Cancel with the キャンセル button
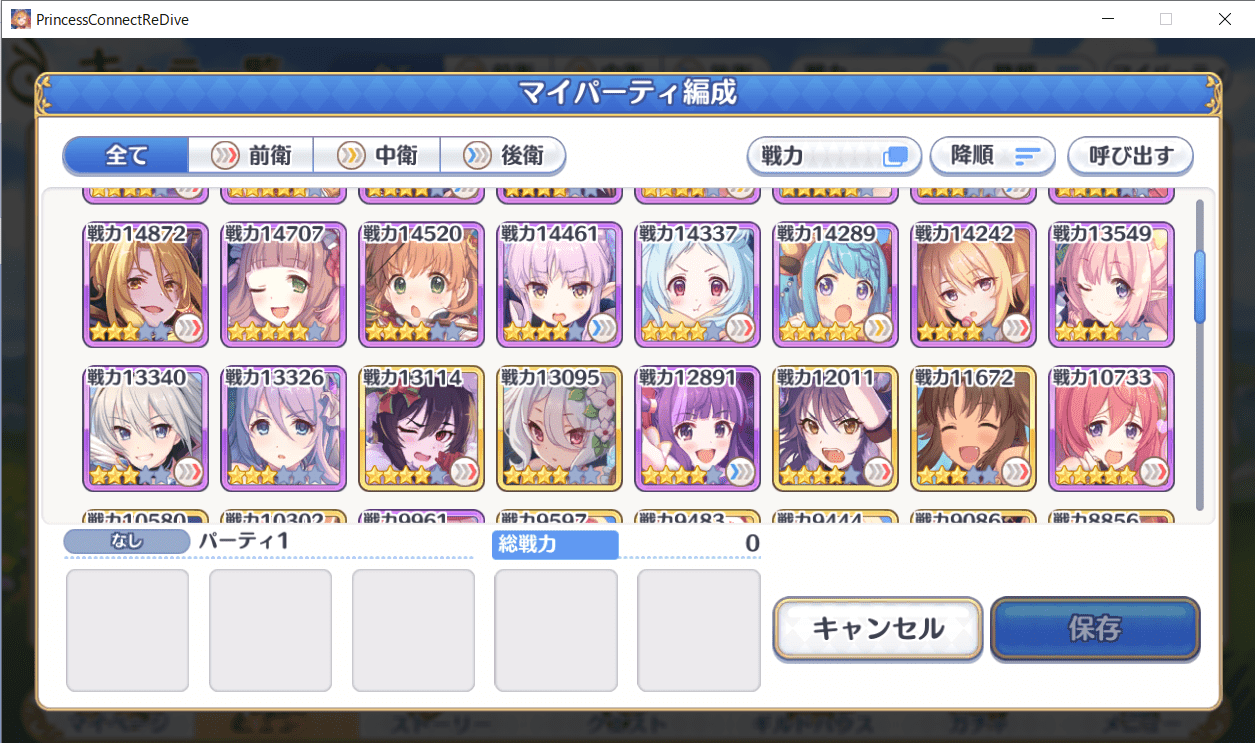The width and height of the screenshot is (1255, 743). tap(878, 628)
